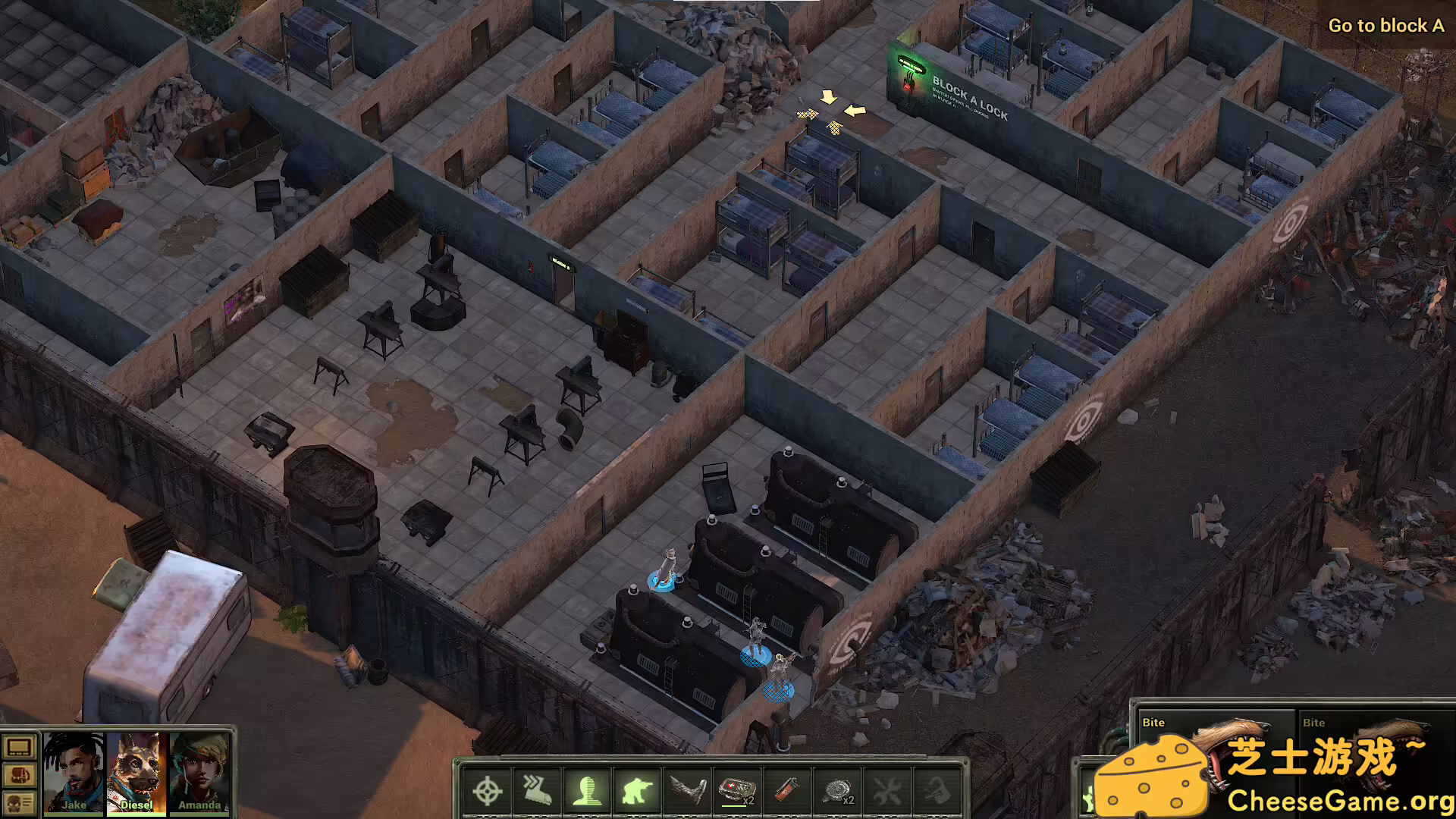
Task: Open the backpack inventory icon
Action: pyautogui.click(x=20, y=776)
